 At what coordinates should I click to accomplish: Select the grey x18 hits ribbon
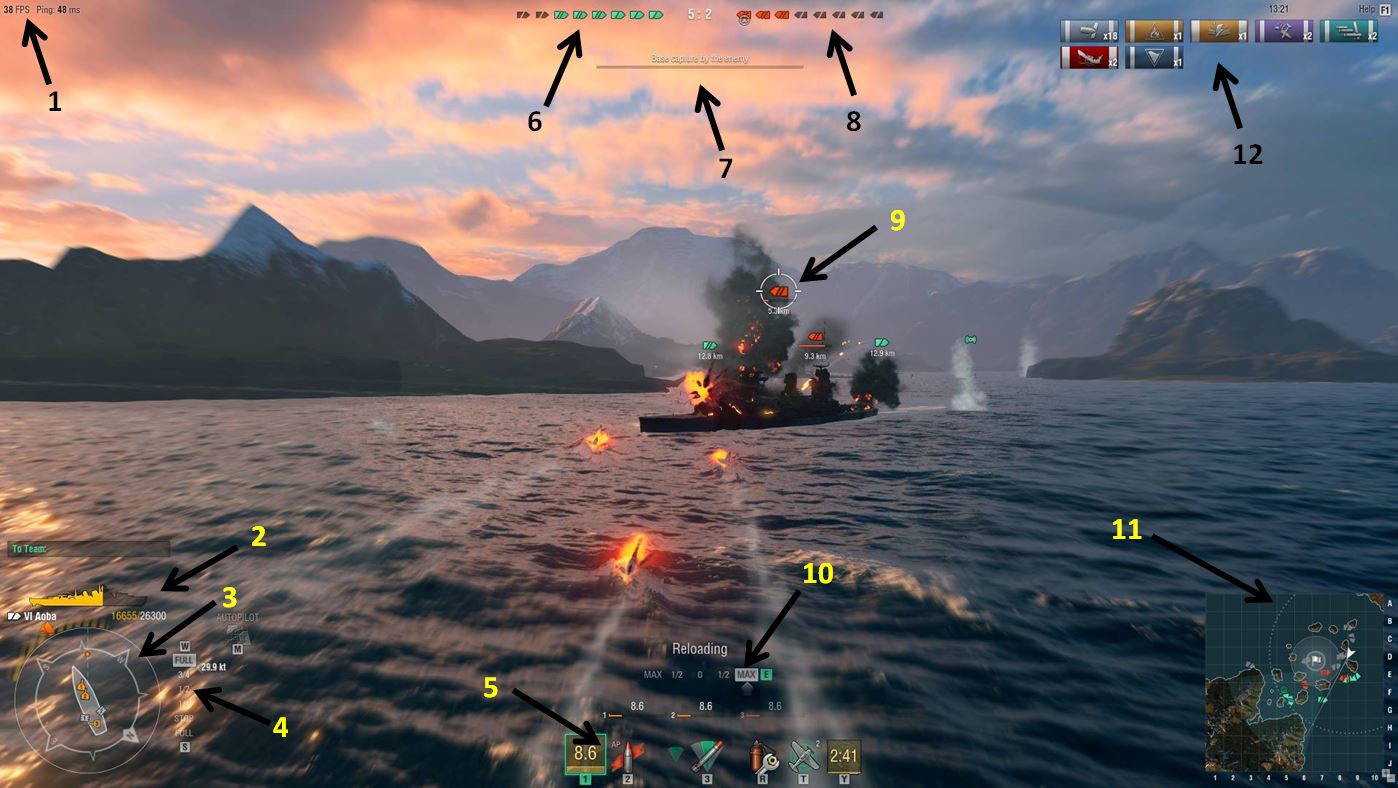point(1089,32)
